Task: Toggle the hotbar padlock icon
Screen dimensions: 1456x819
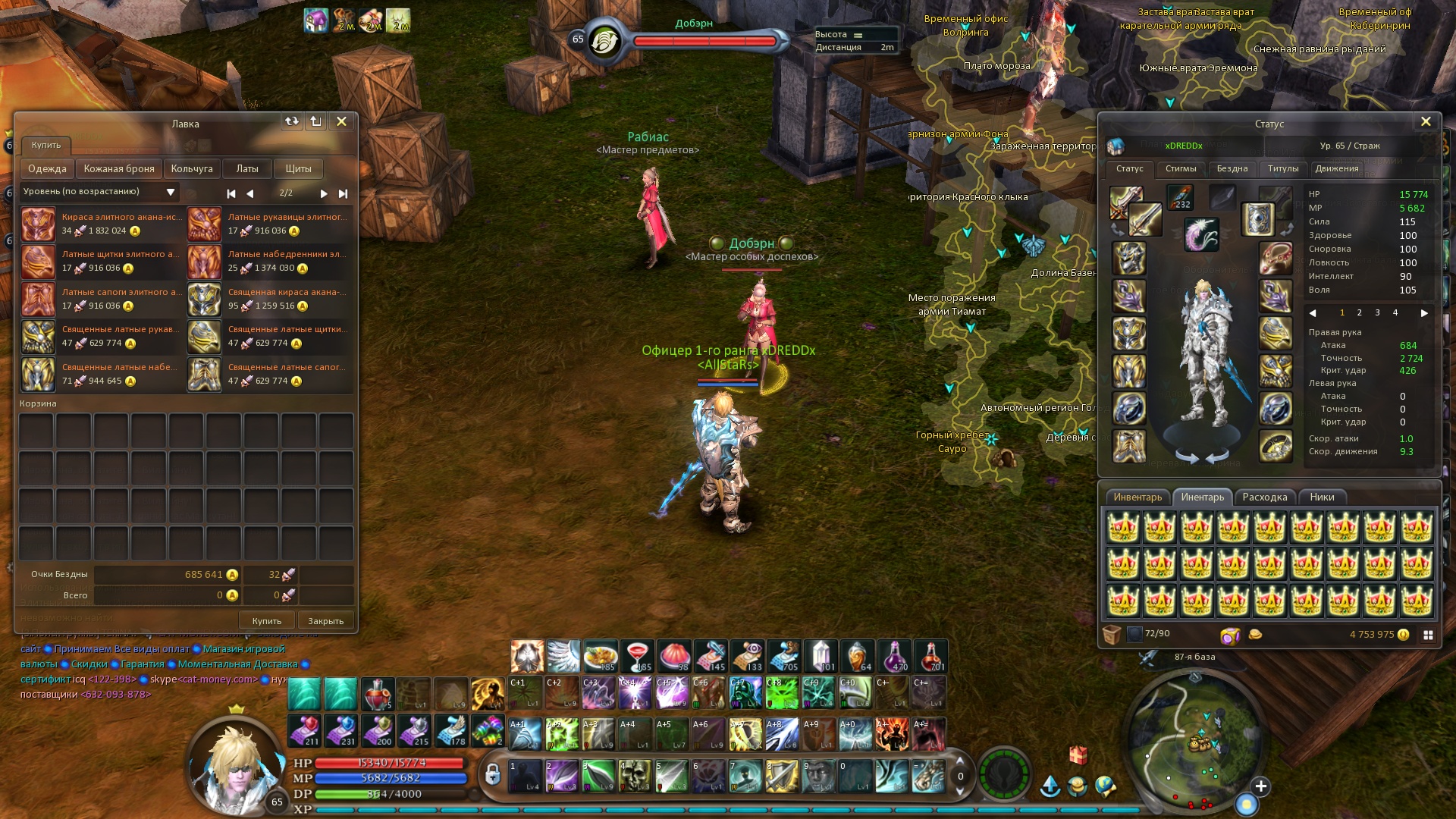Action: (493, 774)
